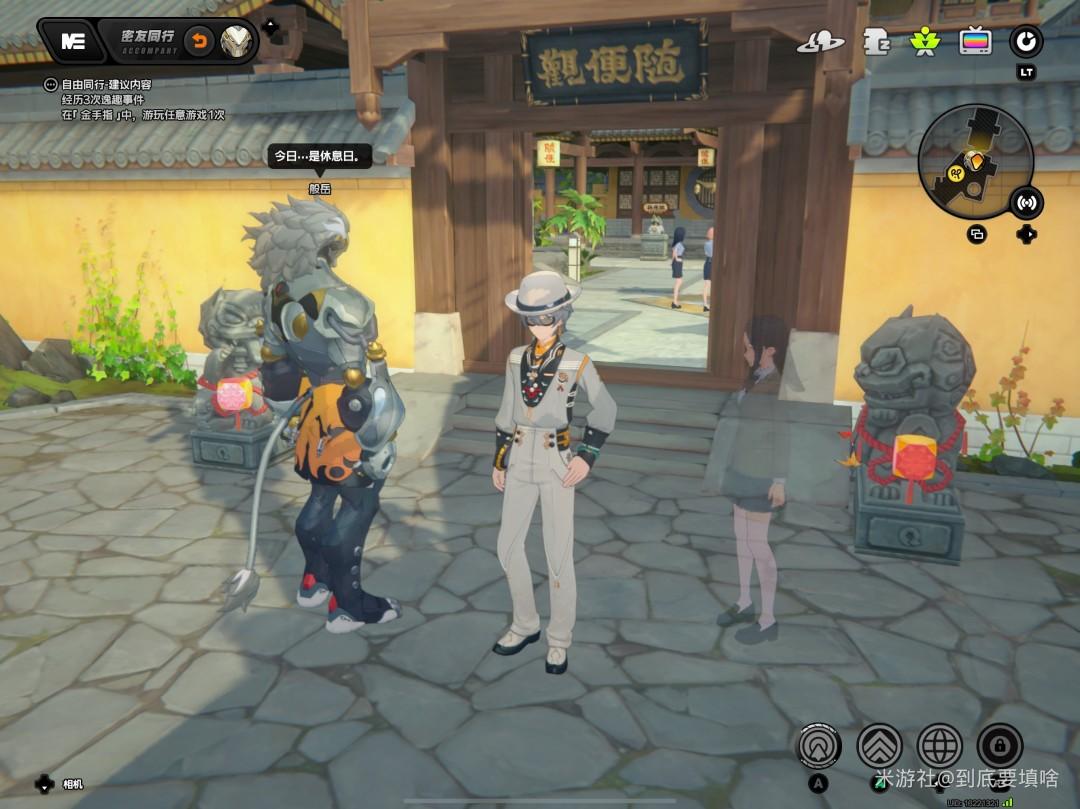Open the ringed planet icon
The image size is (1080, 809).
coord(819,42)
